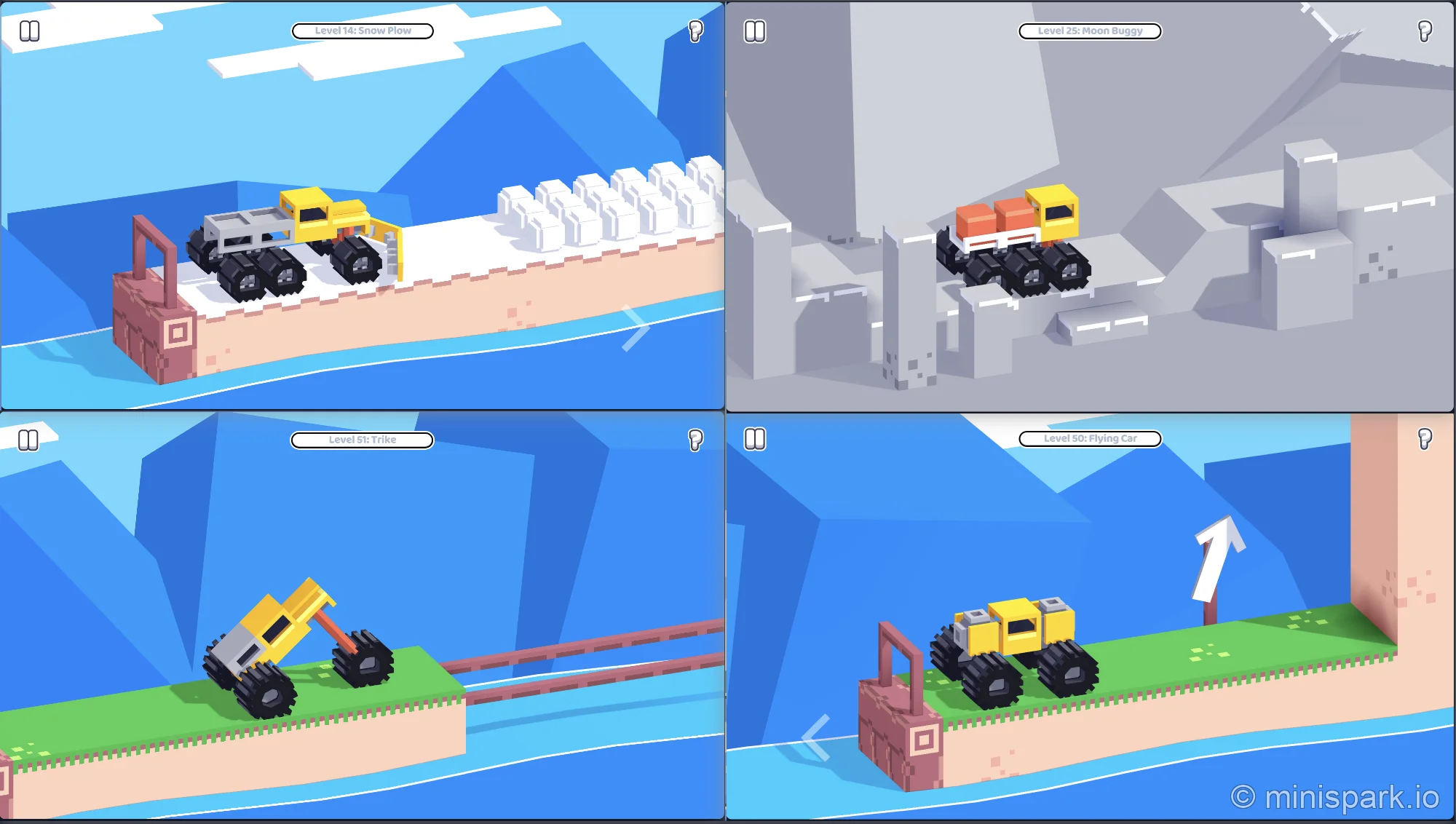Click the Level 50: Flying Car title banner

pyautogui.click(x=1090, y=438)
